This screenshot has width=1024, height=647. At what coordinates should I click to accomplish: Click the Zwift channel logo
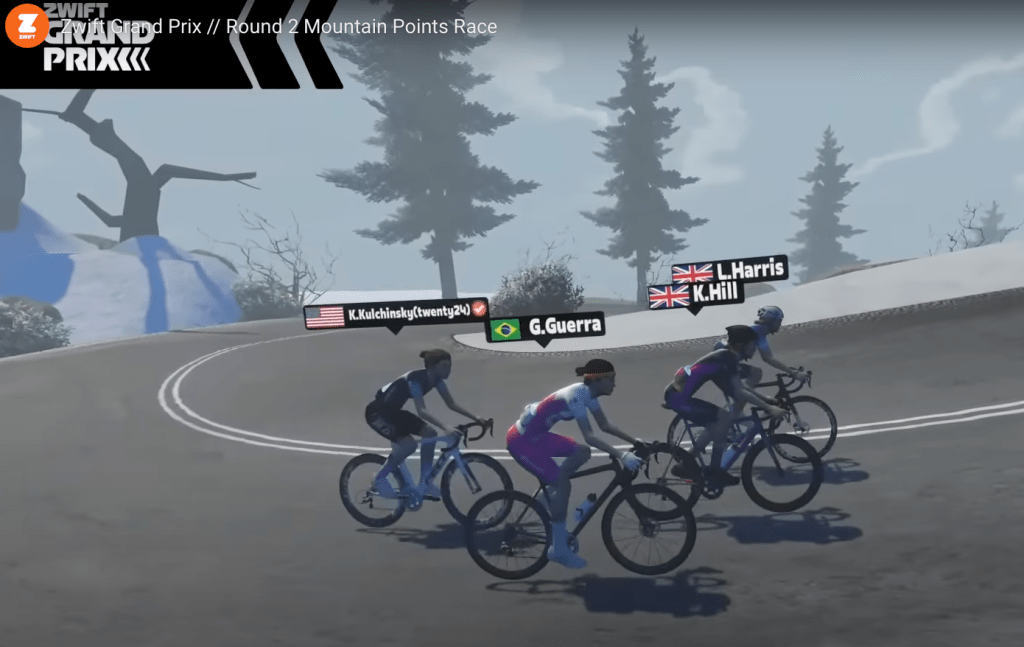click(26, 26)
